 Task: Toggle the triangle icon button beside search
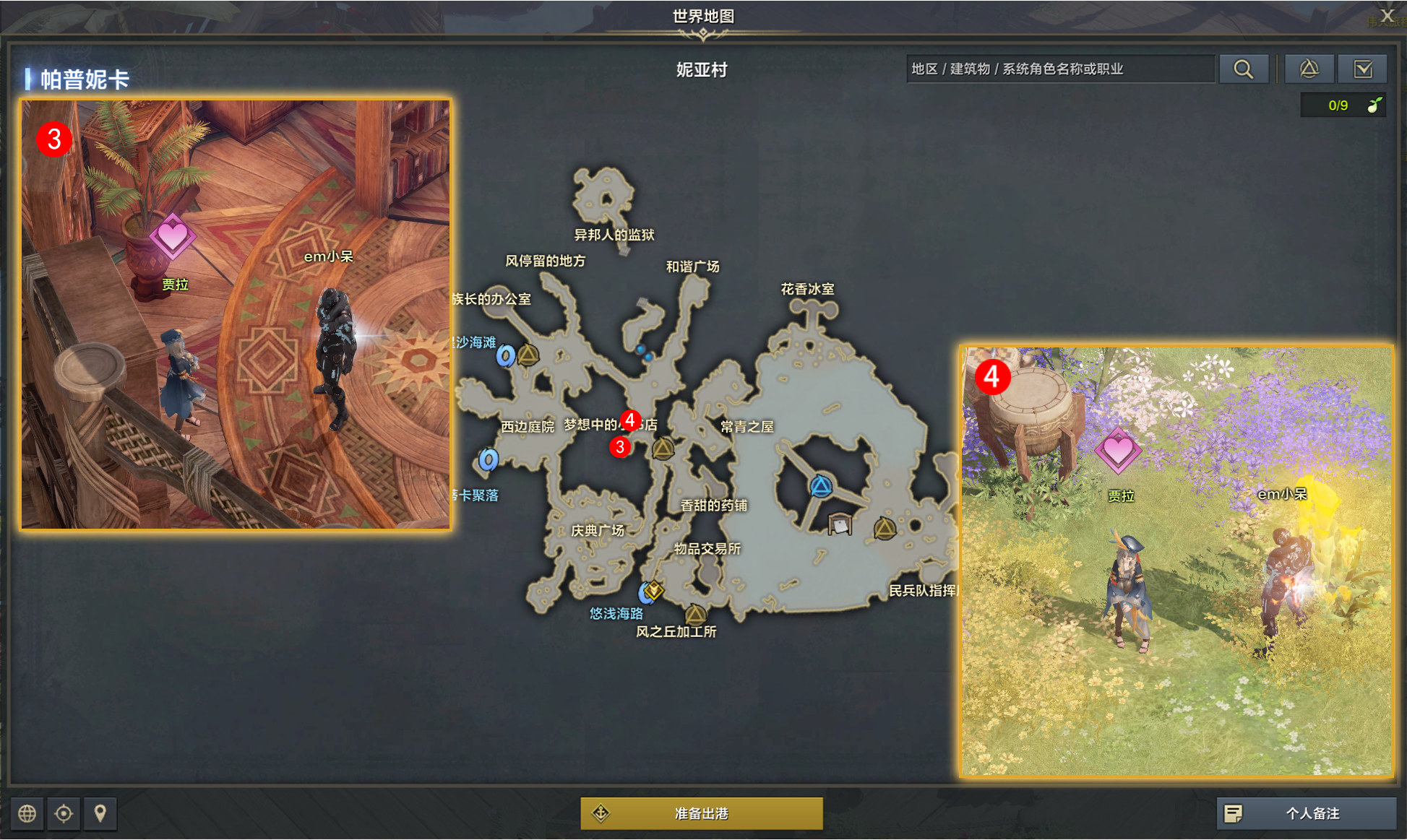click(1309, 69)
